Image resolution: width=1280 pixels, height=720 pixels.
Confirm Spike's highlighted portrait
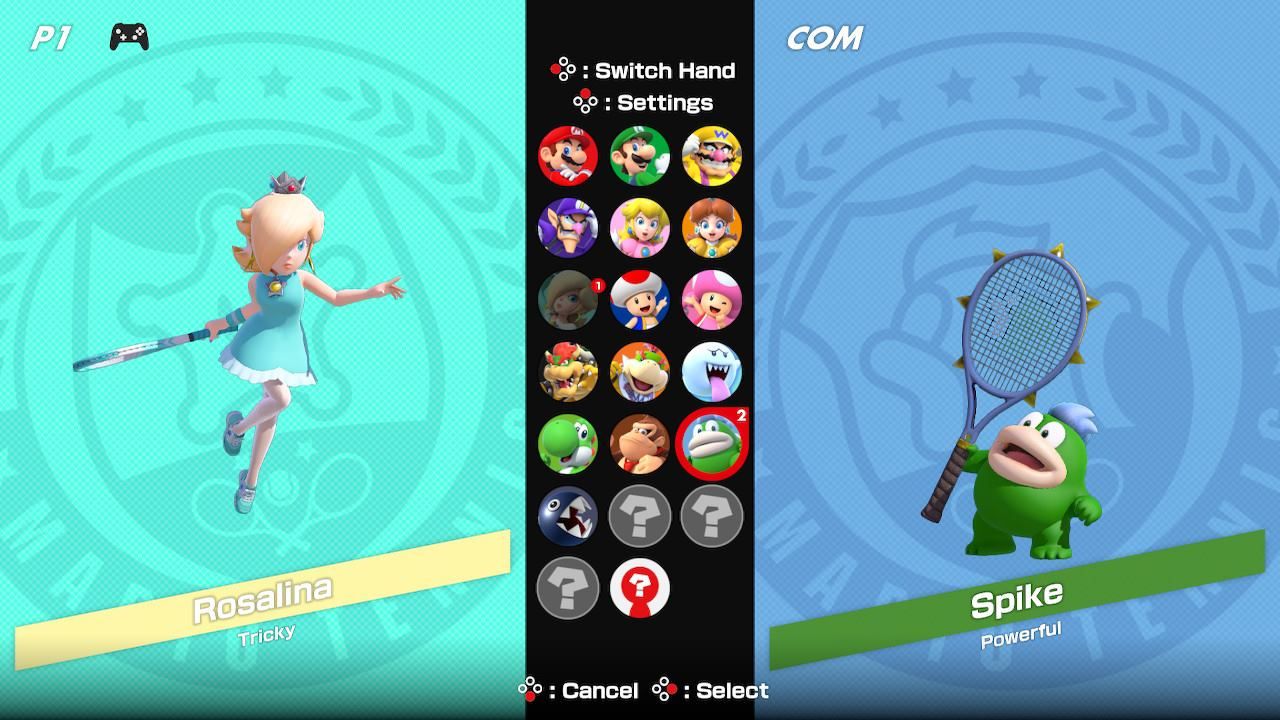click(x=713, y=445)
